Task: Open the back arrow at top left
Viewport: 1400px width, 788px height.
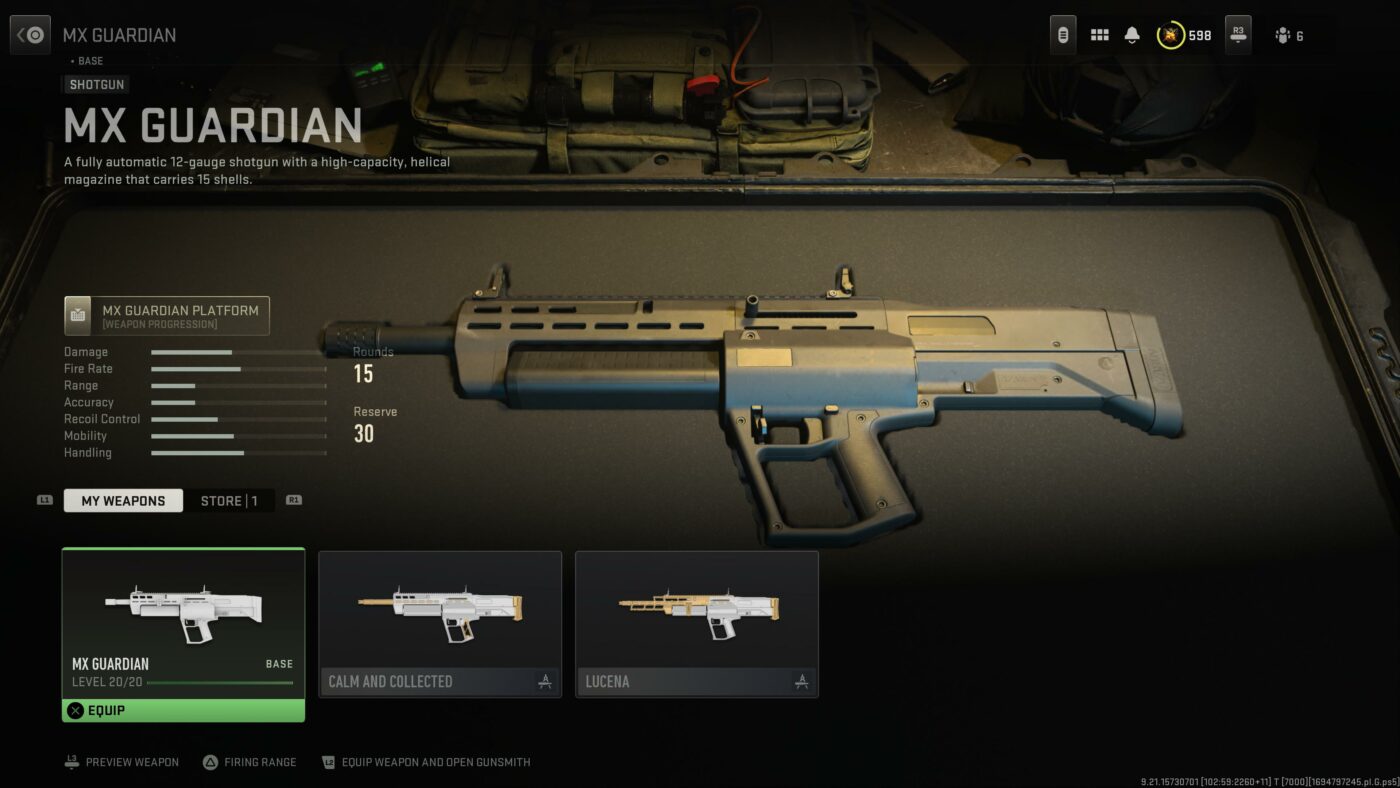Action: tap(30, 34)
